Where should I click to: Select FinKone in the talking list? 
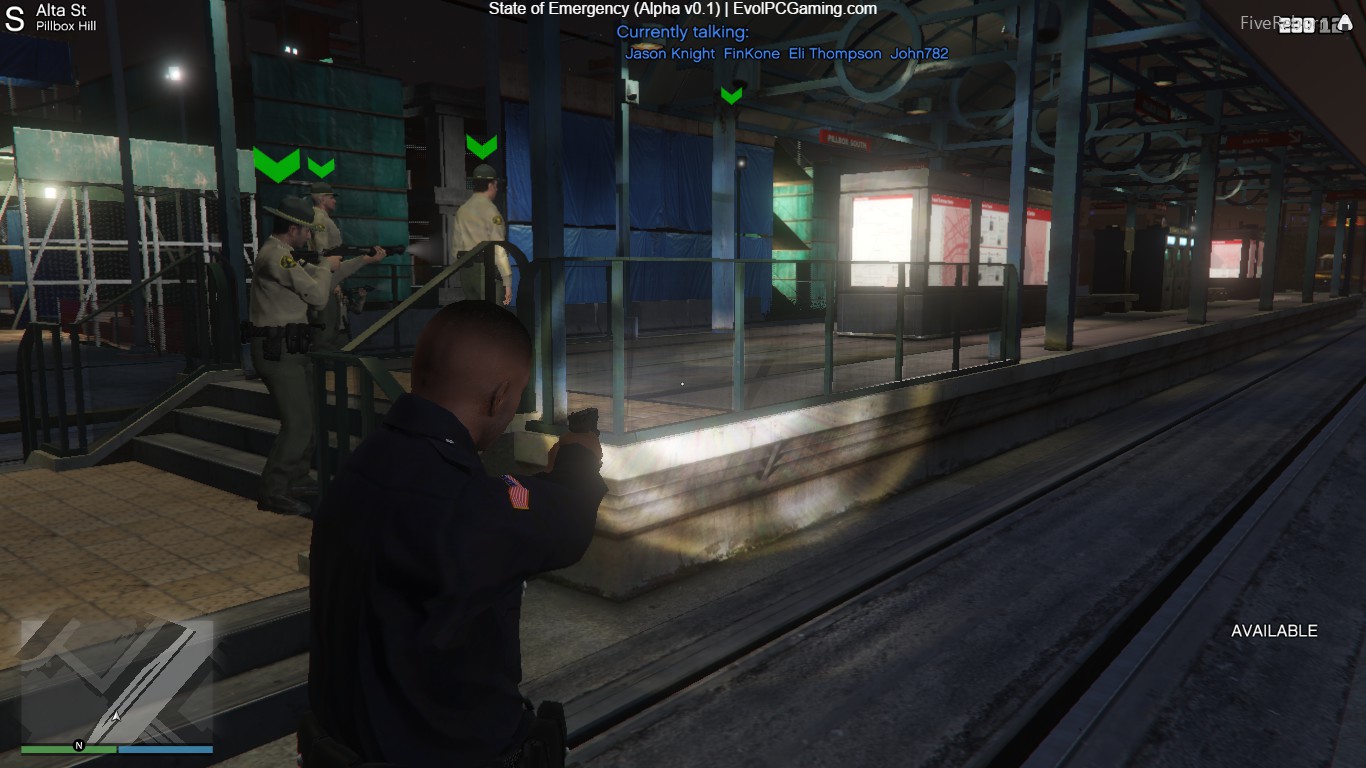coord(751,54)
